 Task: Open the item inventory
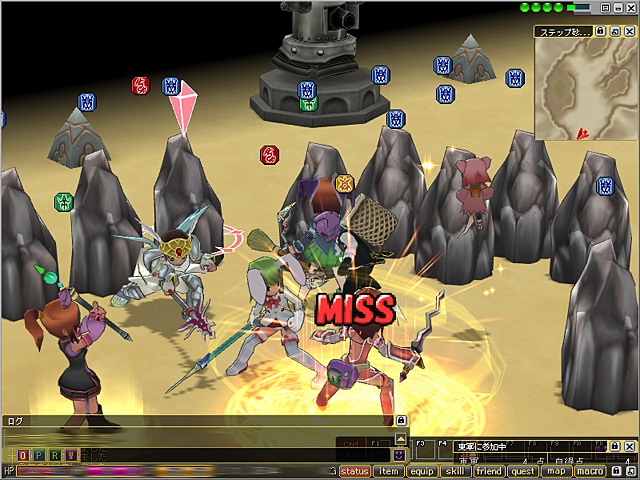(389, 471)
